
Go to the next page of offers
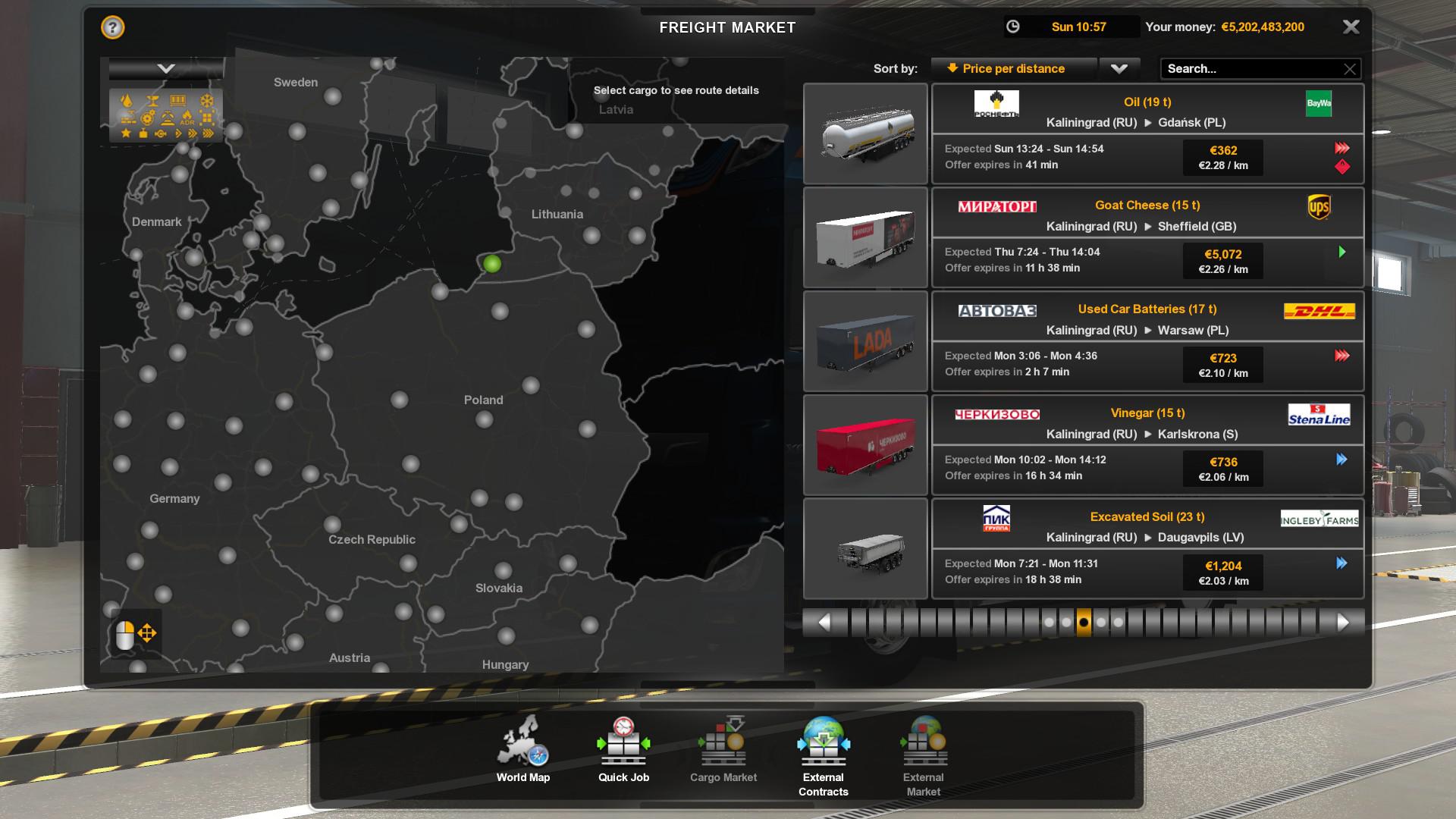1343,623
